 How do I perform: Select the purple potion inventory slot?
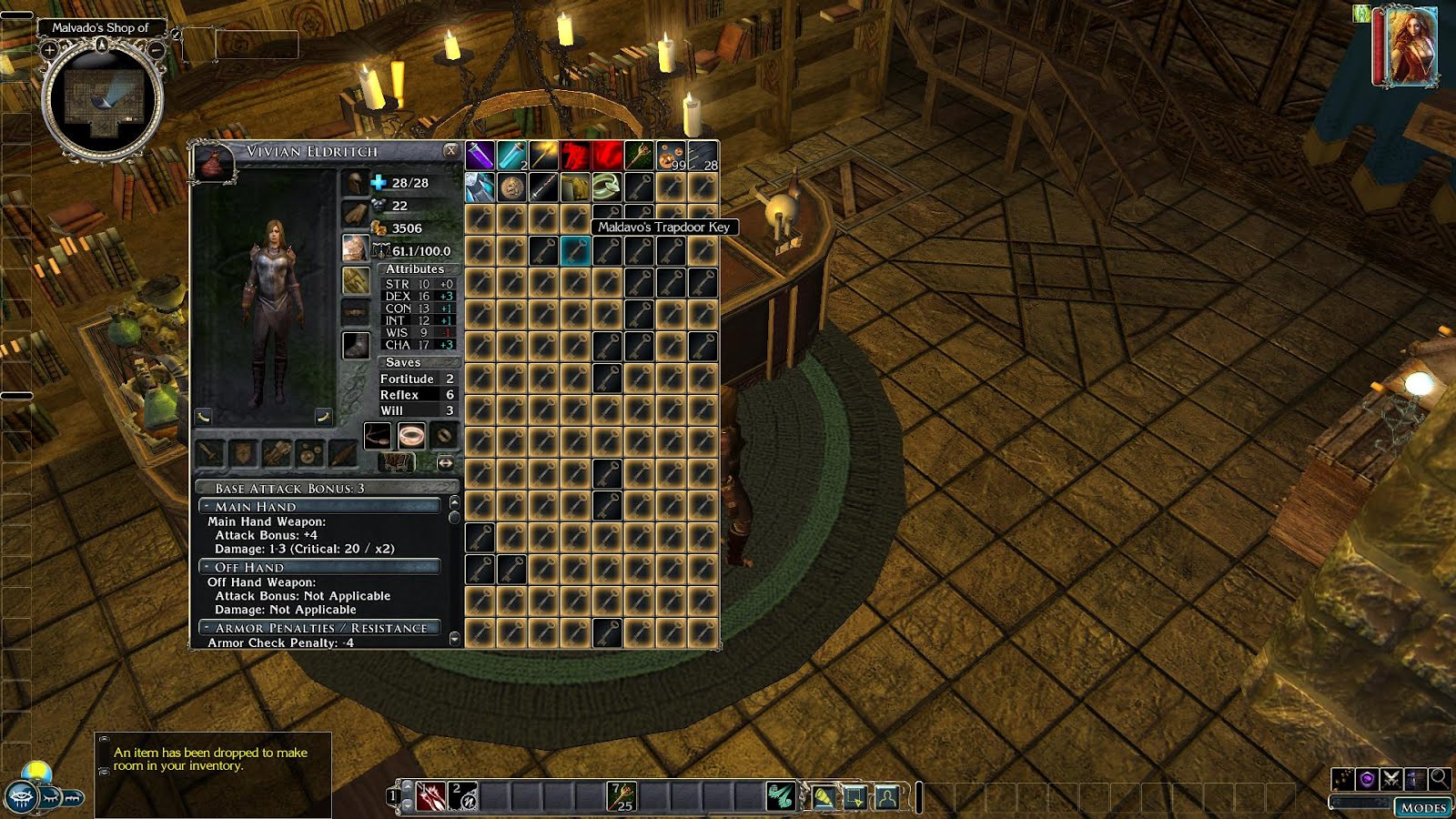(x=480, y=156)
